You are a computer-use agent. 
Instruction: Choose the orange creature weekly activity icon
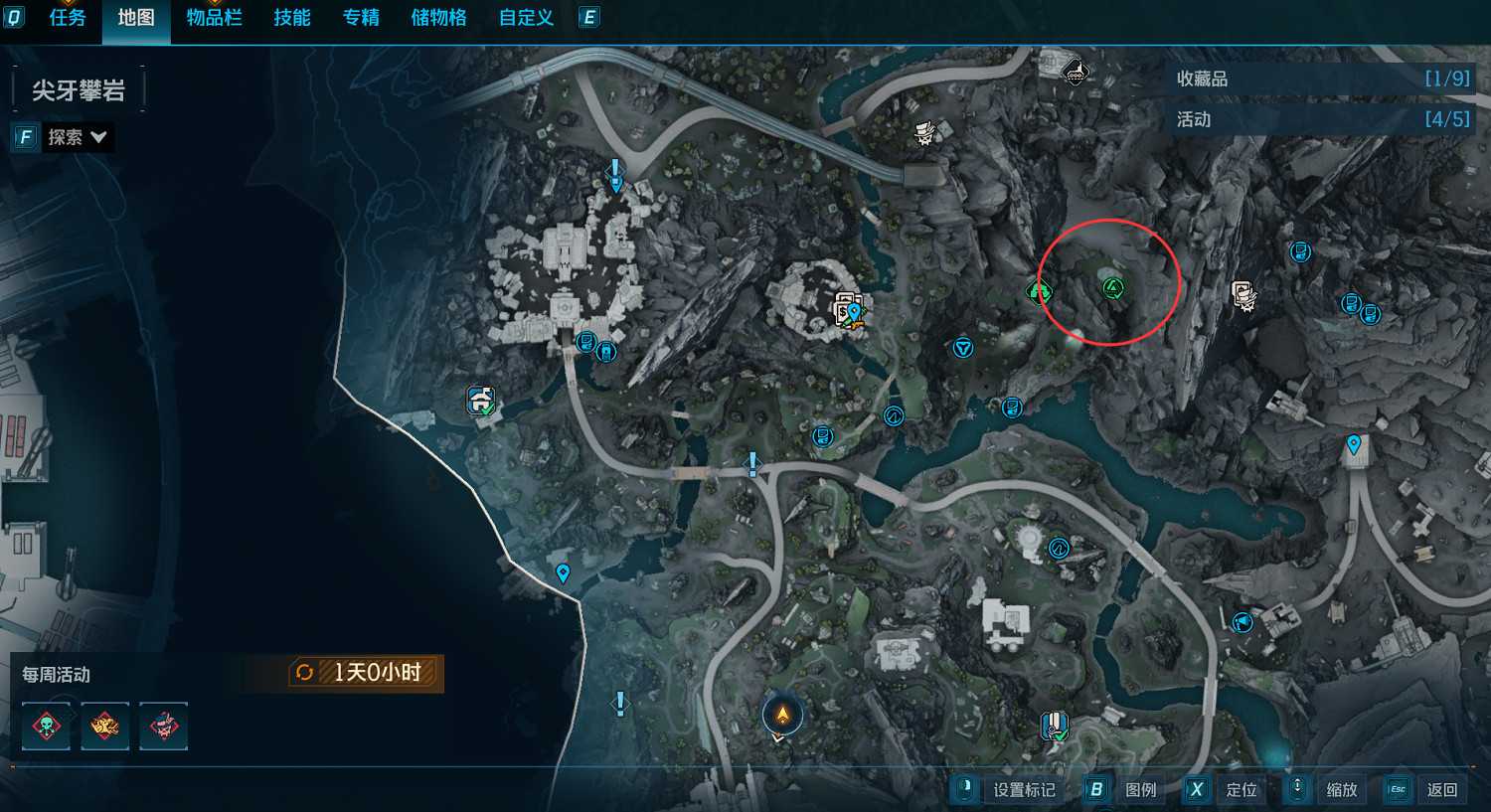pos(105,726)
